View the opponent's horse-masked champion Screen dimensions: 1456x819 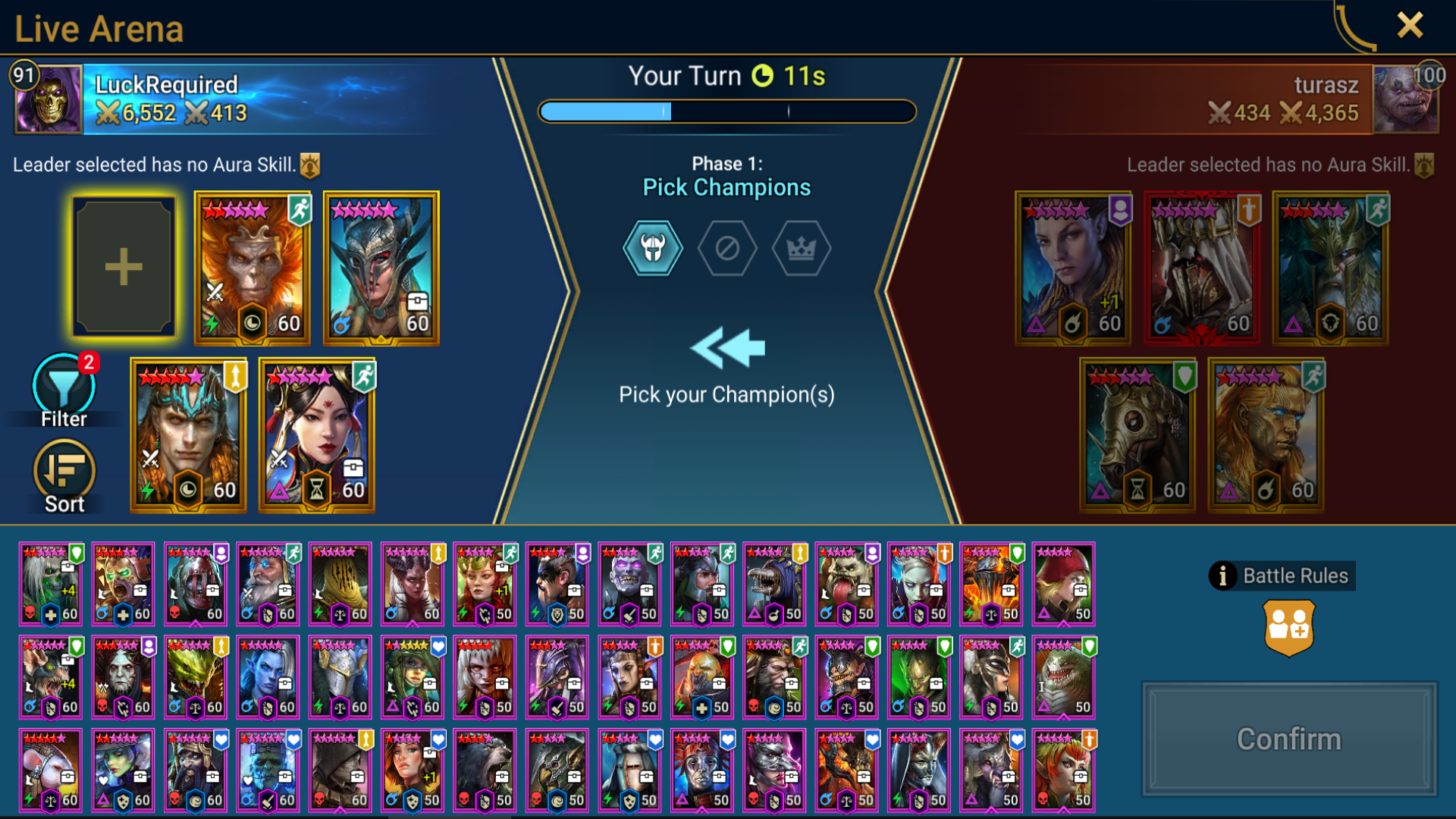(x=1137, y=435)
